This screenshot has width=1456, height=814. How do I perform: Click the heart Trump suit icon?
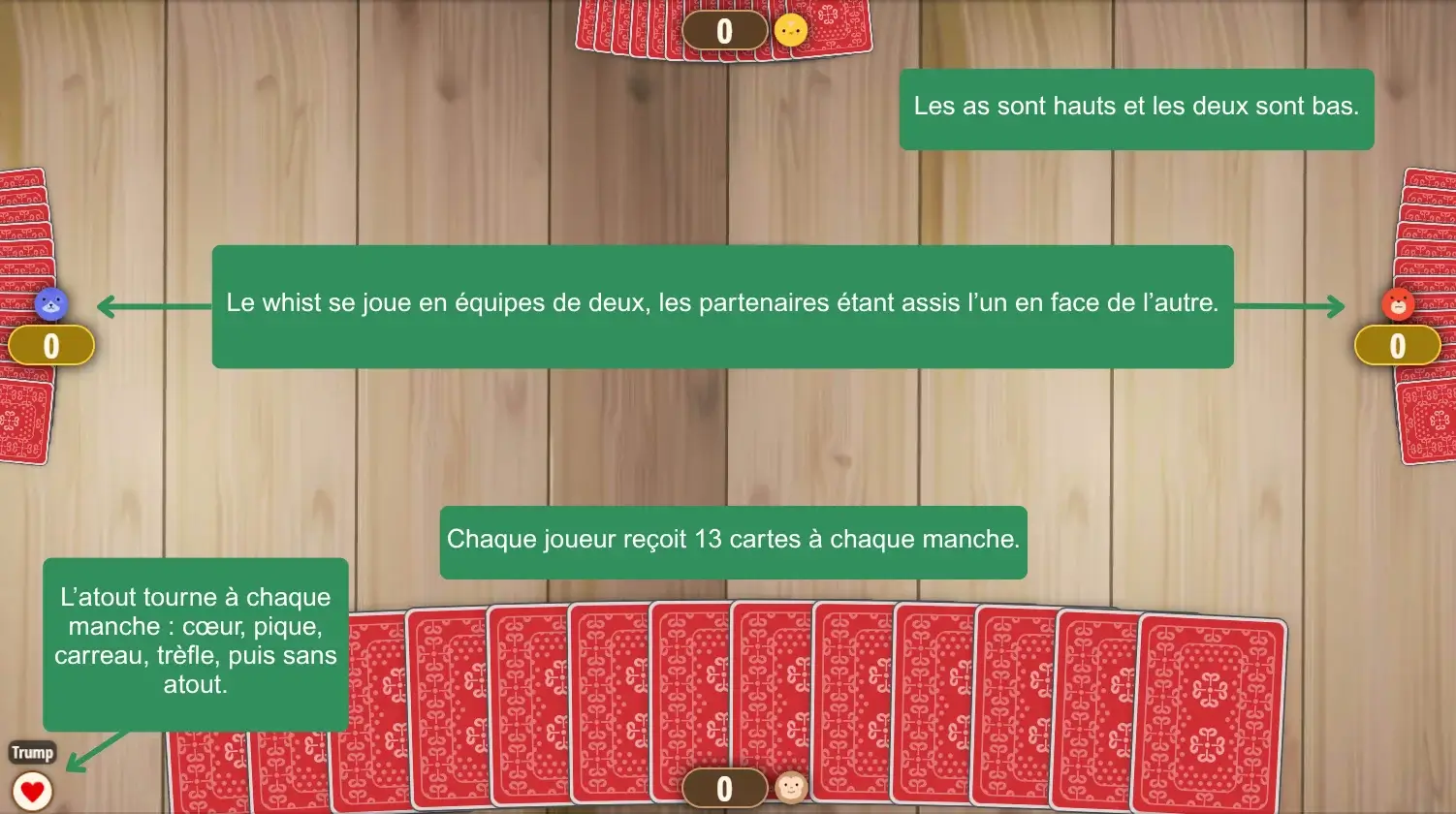[32, 791]
